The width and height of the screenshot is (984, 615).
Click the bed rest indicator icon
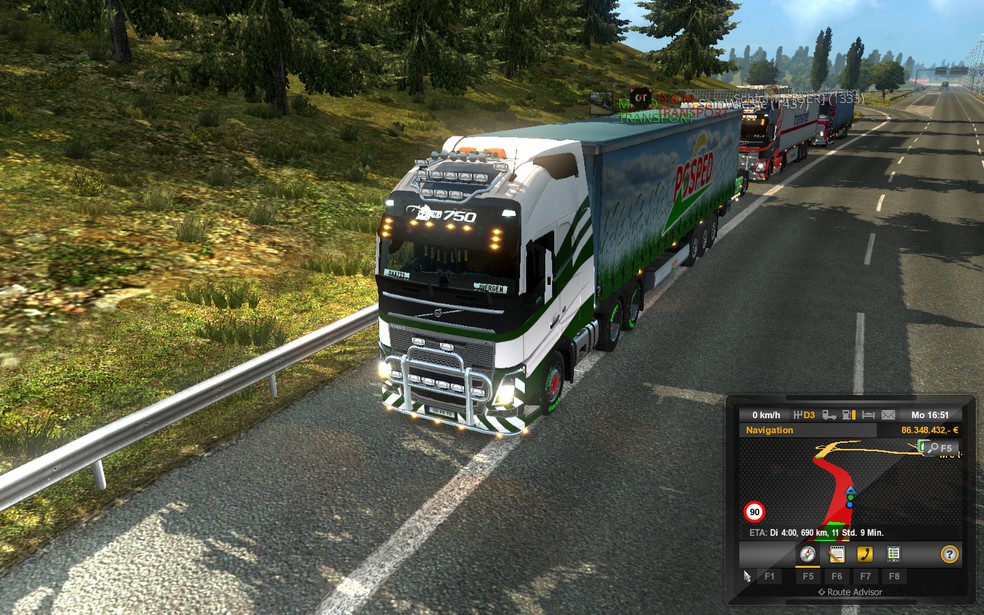pos(868,415)
